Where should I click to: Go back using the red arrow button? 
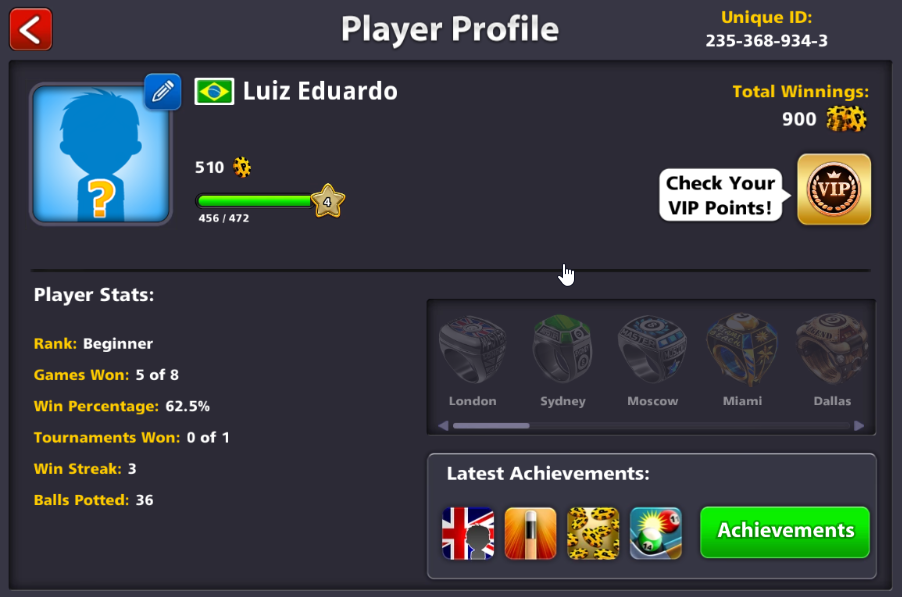[31, 29]
